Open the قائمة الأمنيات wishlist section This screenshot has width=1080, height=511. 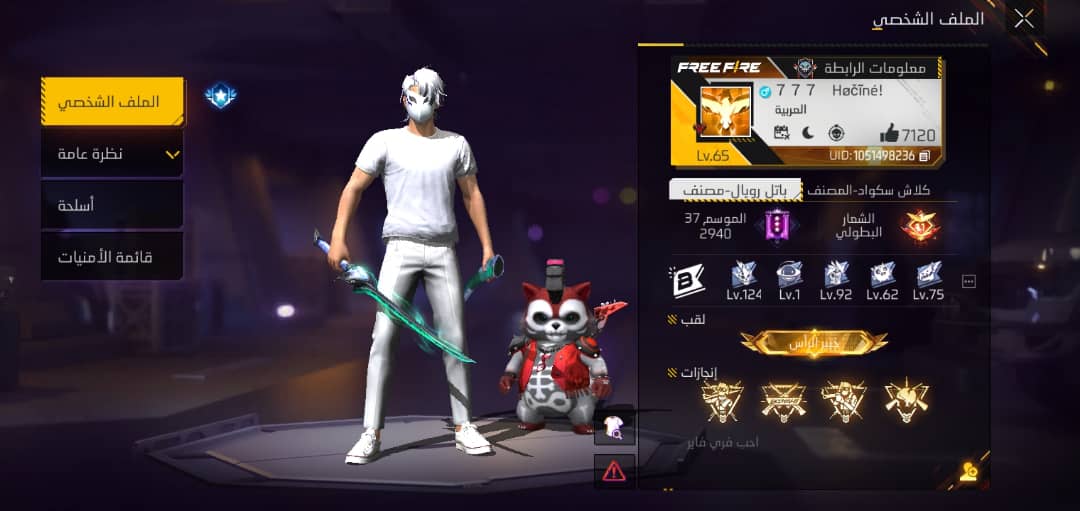tap(112, 257)
